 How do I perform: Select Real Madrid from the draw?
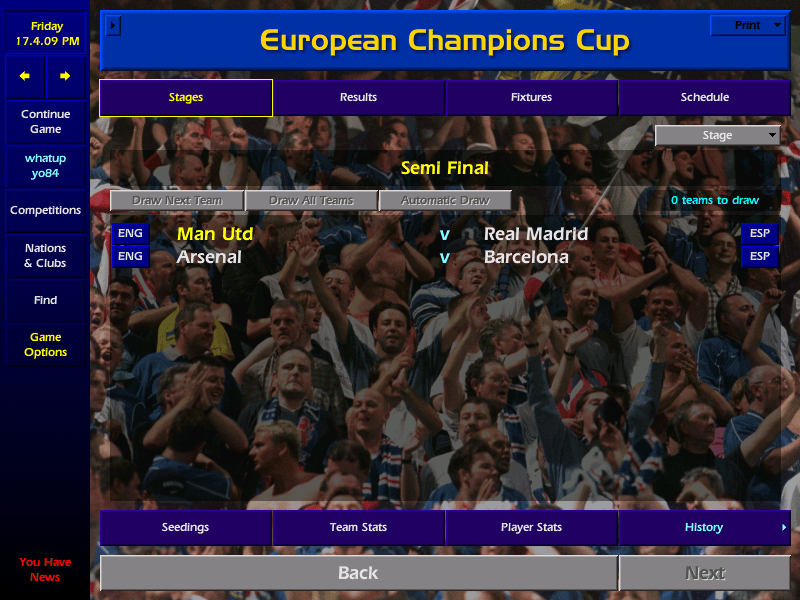tap(536, 234)
